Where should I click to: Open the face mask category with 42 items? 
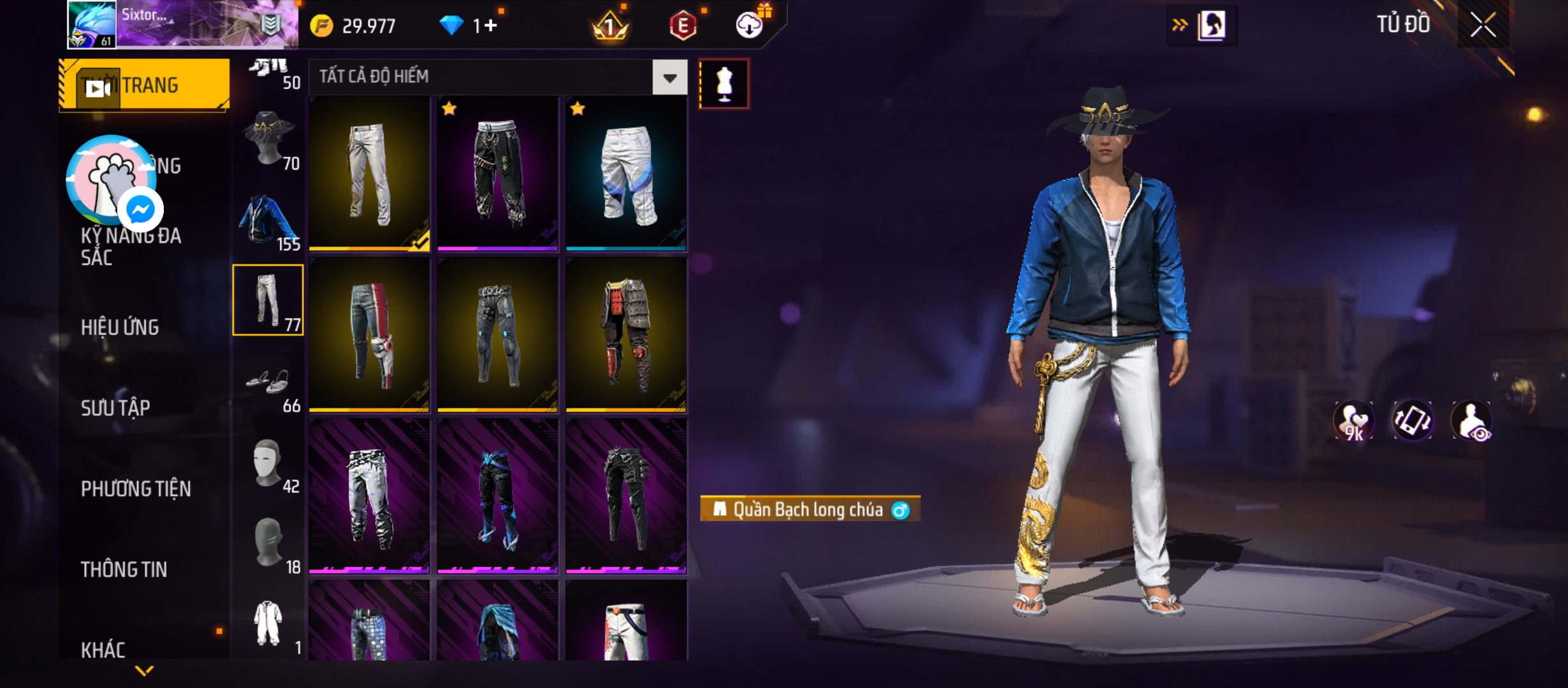[268, 463]
